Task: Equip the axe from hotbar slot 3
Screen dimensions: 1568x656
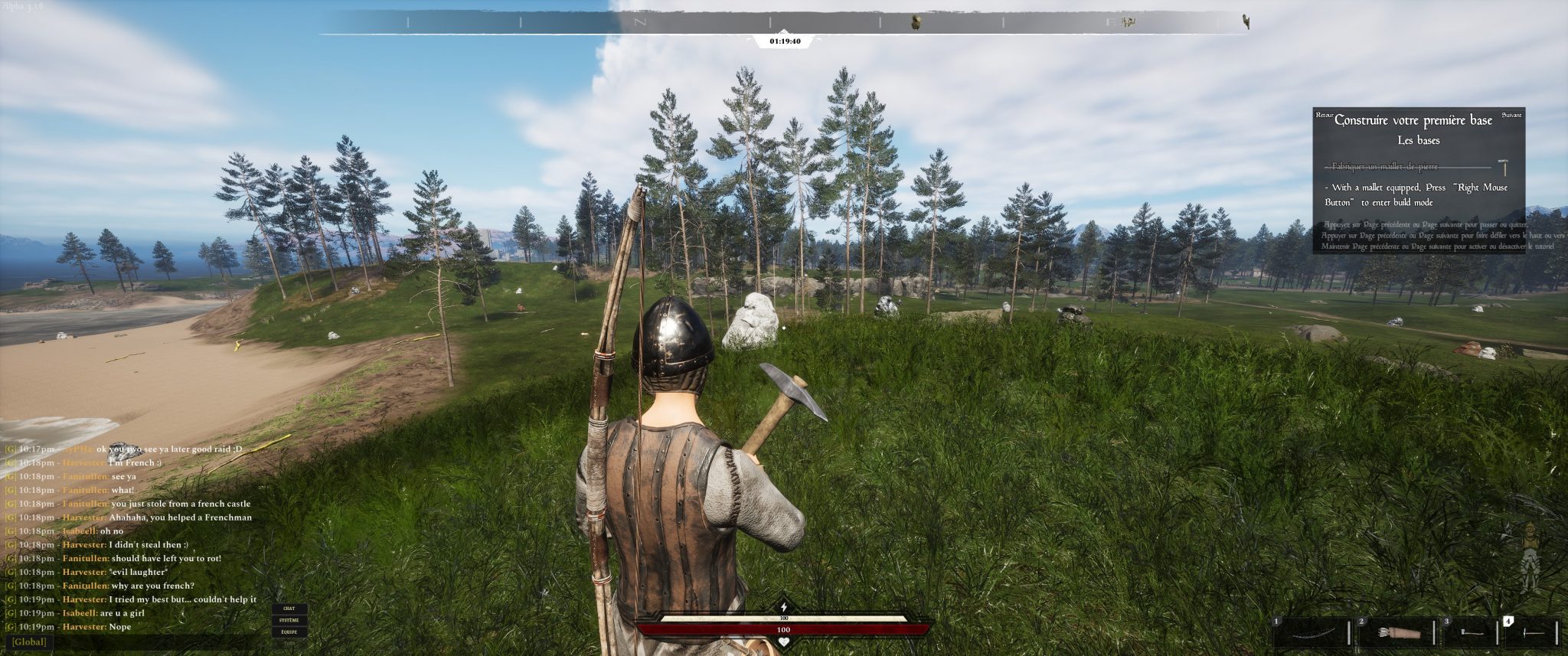Action: [x=1471, y=633]
